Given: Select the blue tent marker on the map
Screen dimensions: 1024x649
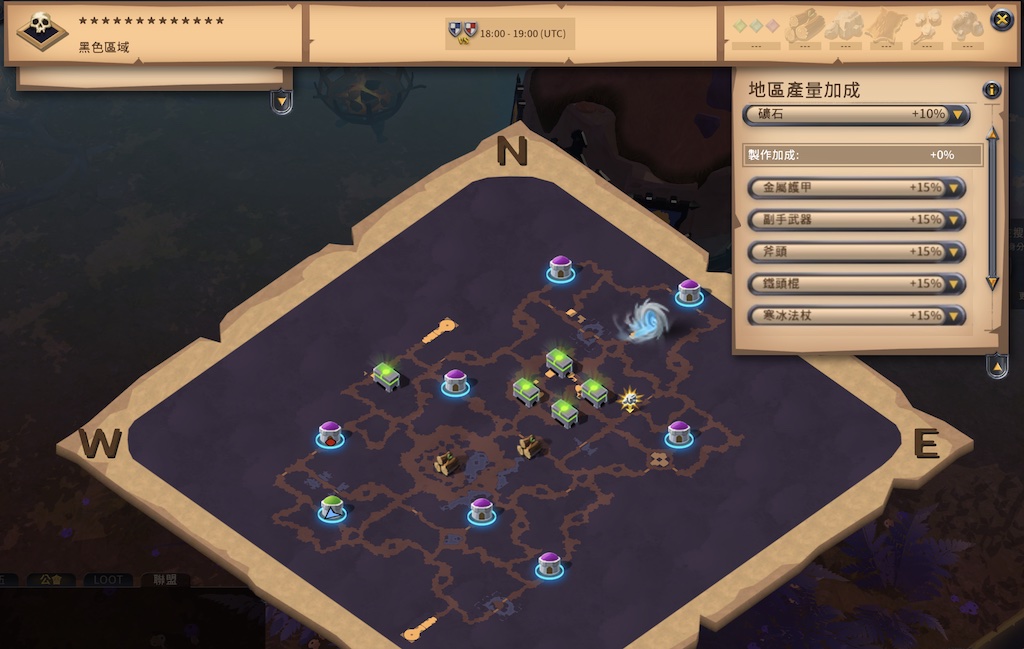Looking at the screenshot, I should click(x=332, y=509).
